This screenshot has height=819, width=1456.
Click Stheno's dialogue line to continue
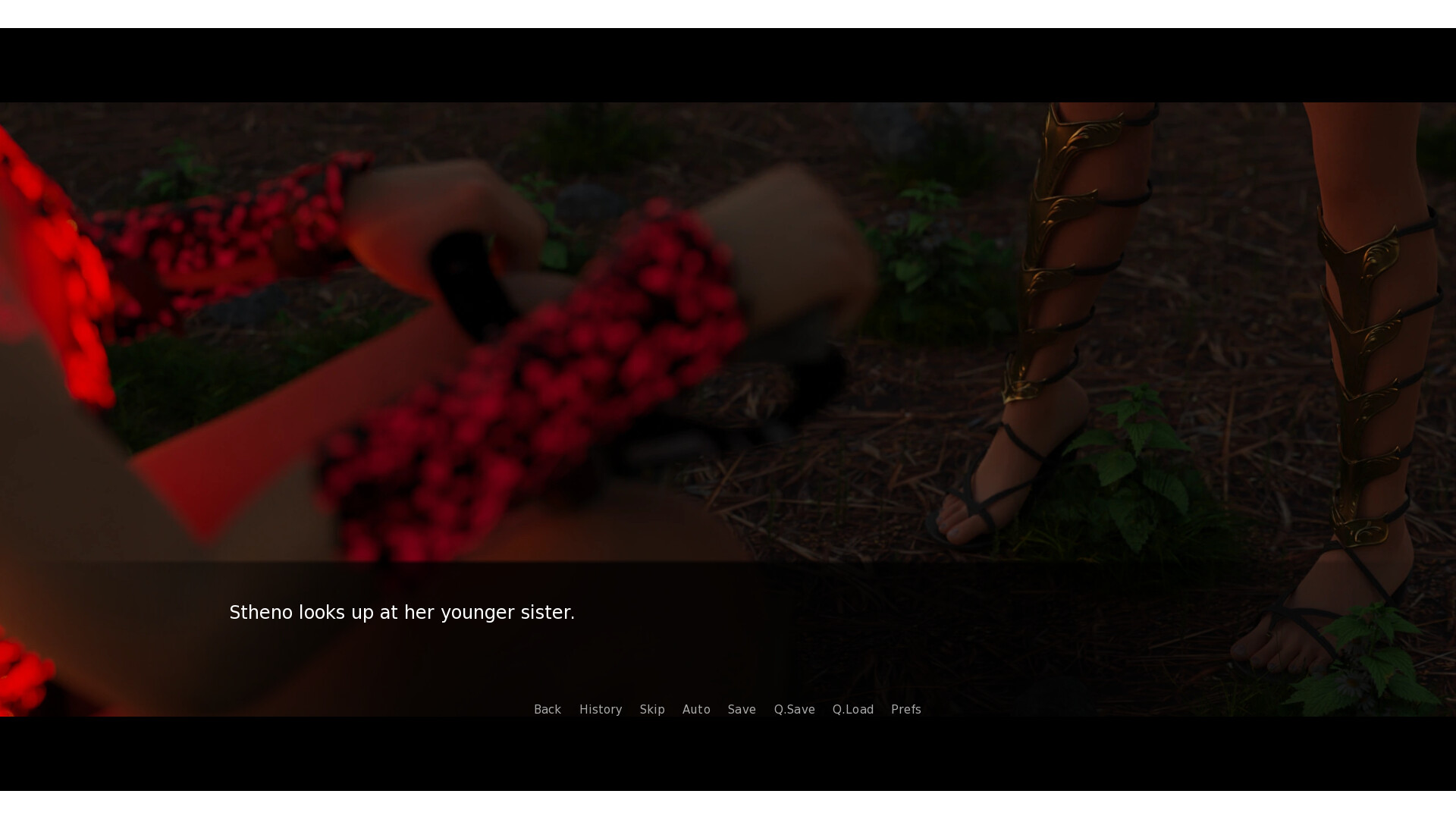click(x=402, y=612)
